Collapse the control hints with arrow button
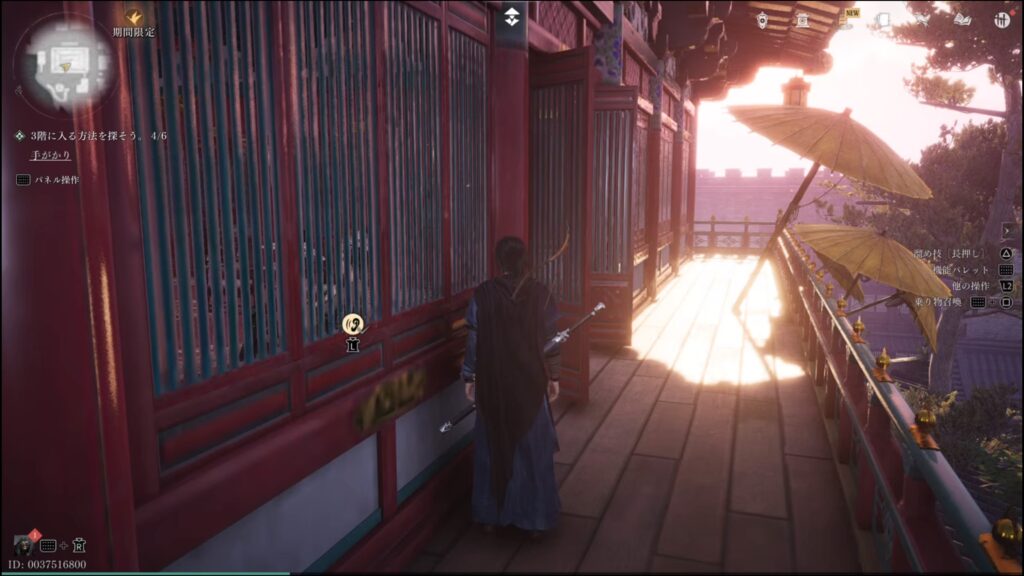This screenshot has width=1024, height=576. coord(1006,230)
